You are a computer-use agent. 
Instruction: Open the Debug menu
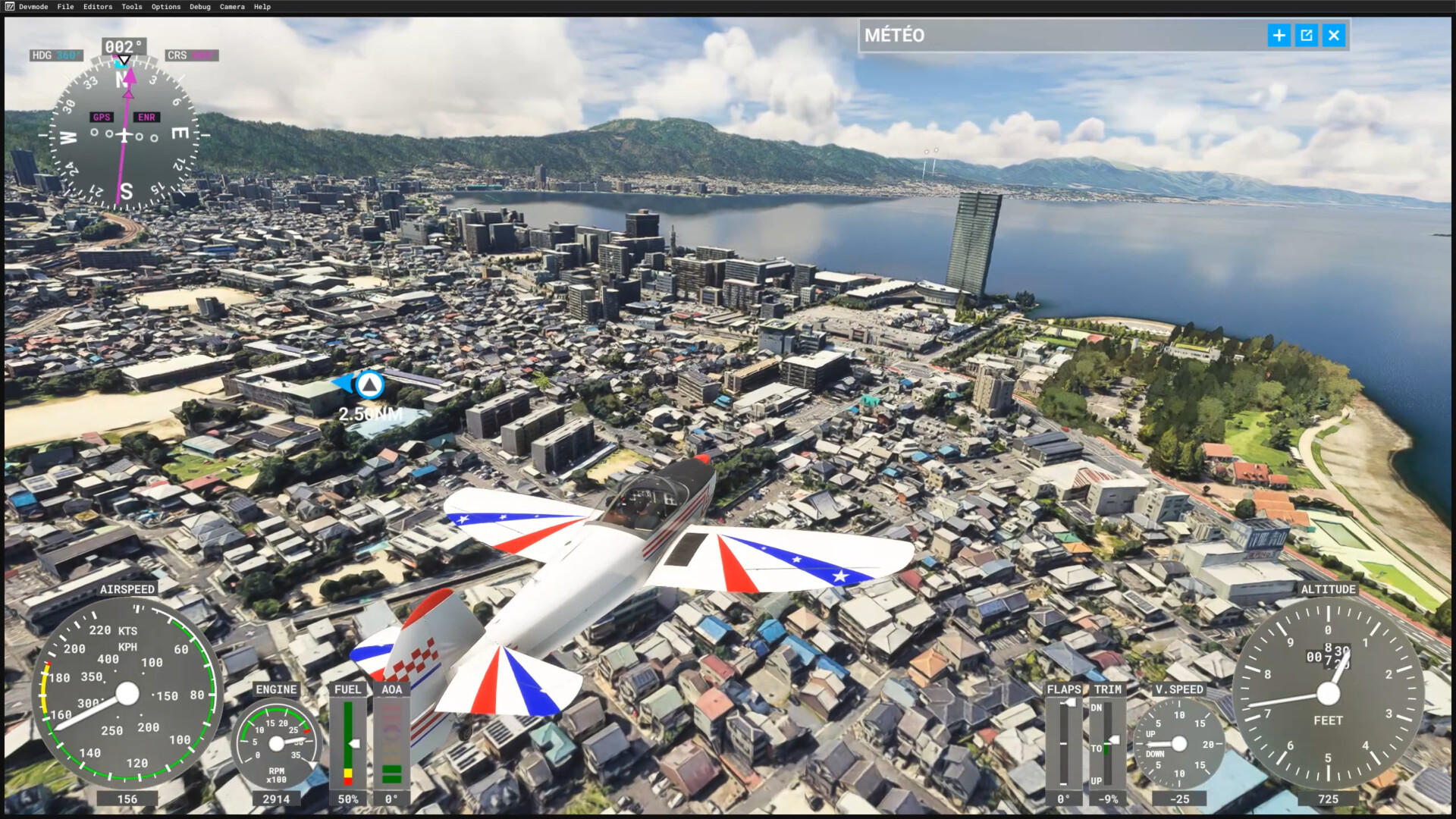pyautogui.click(x=200, y=7)
